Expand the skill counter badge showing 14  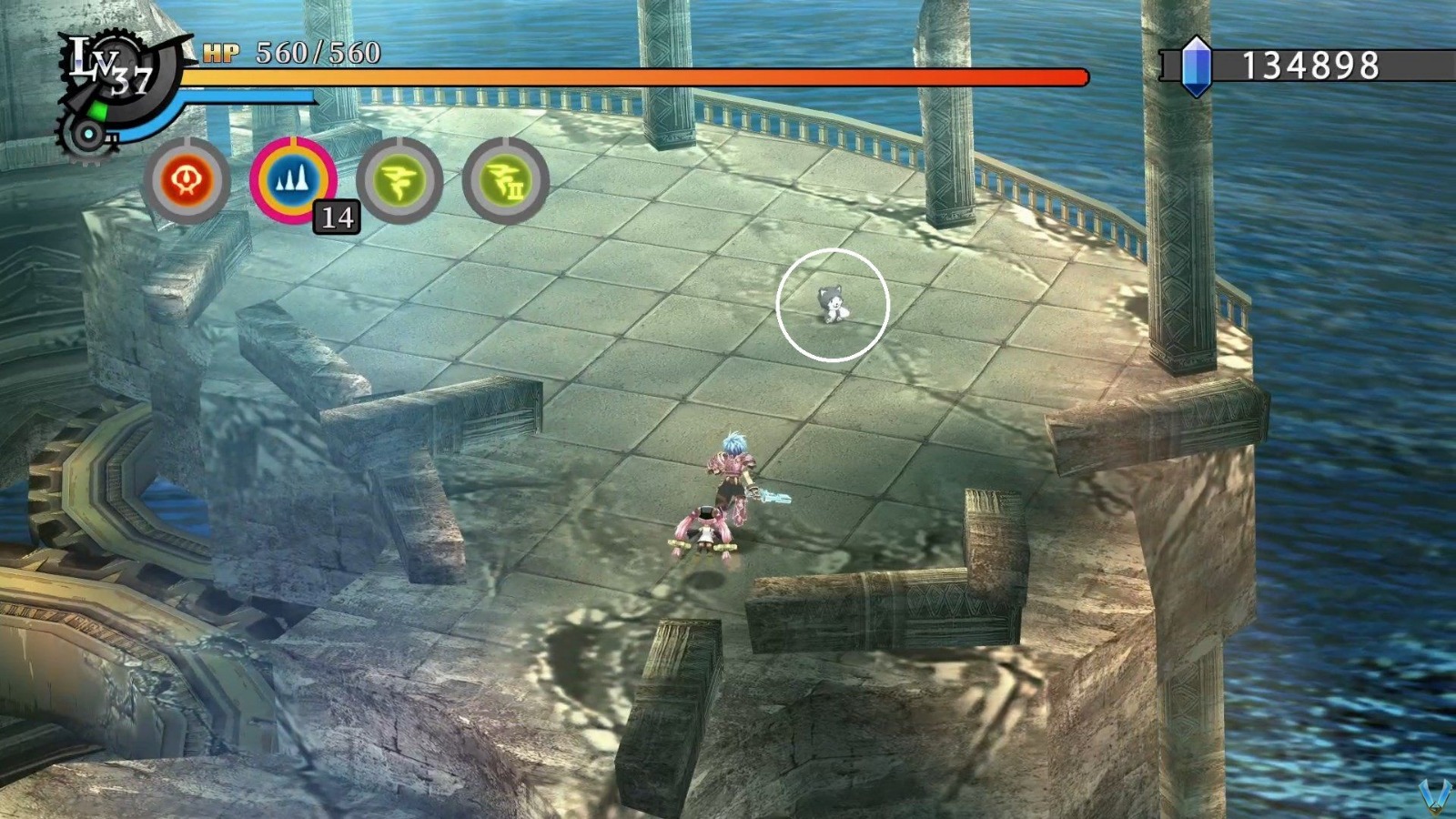coord(335,217)
